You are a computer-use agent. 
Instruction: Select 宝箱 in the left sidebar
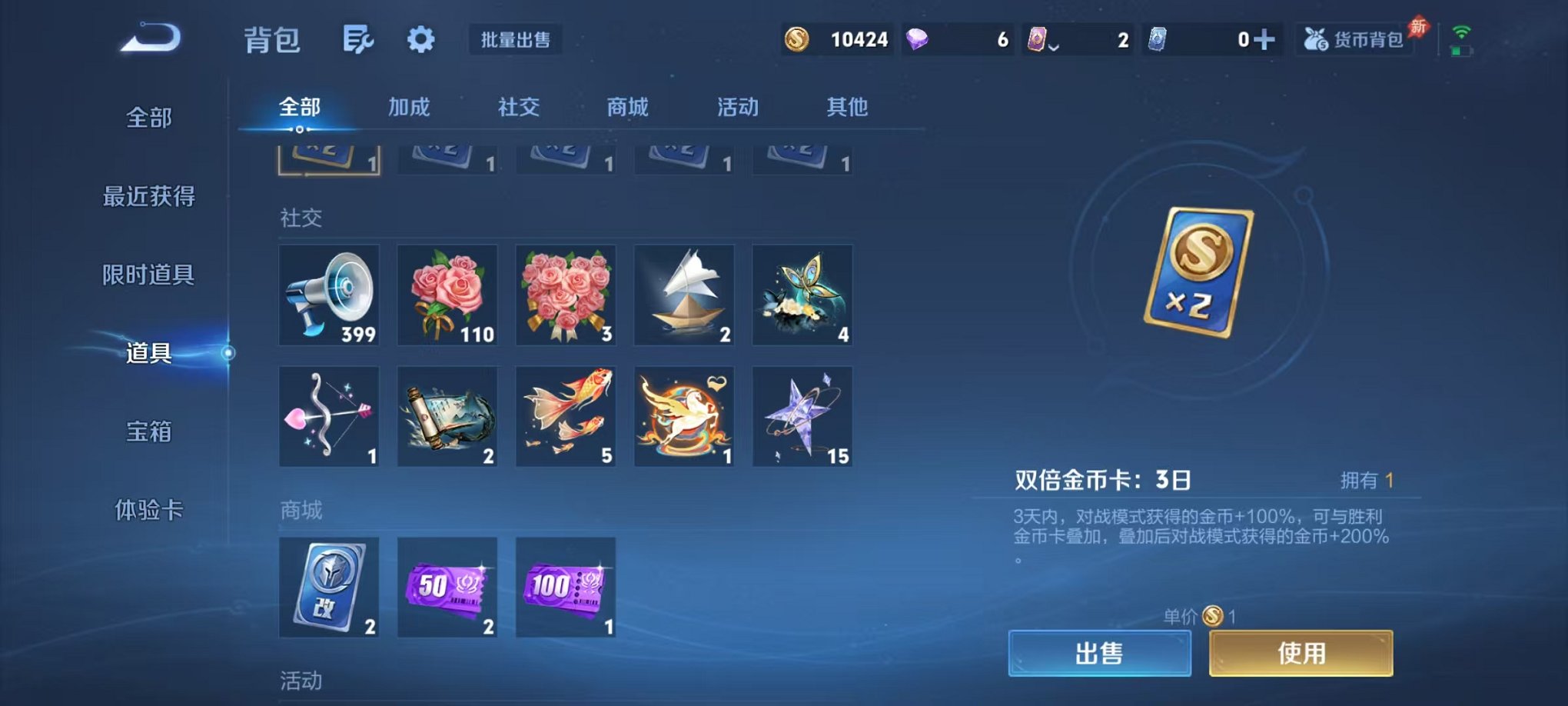tap(151, 433)
